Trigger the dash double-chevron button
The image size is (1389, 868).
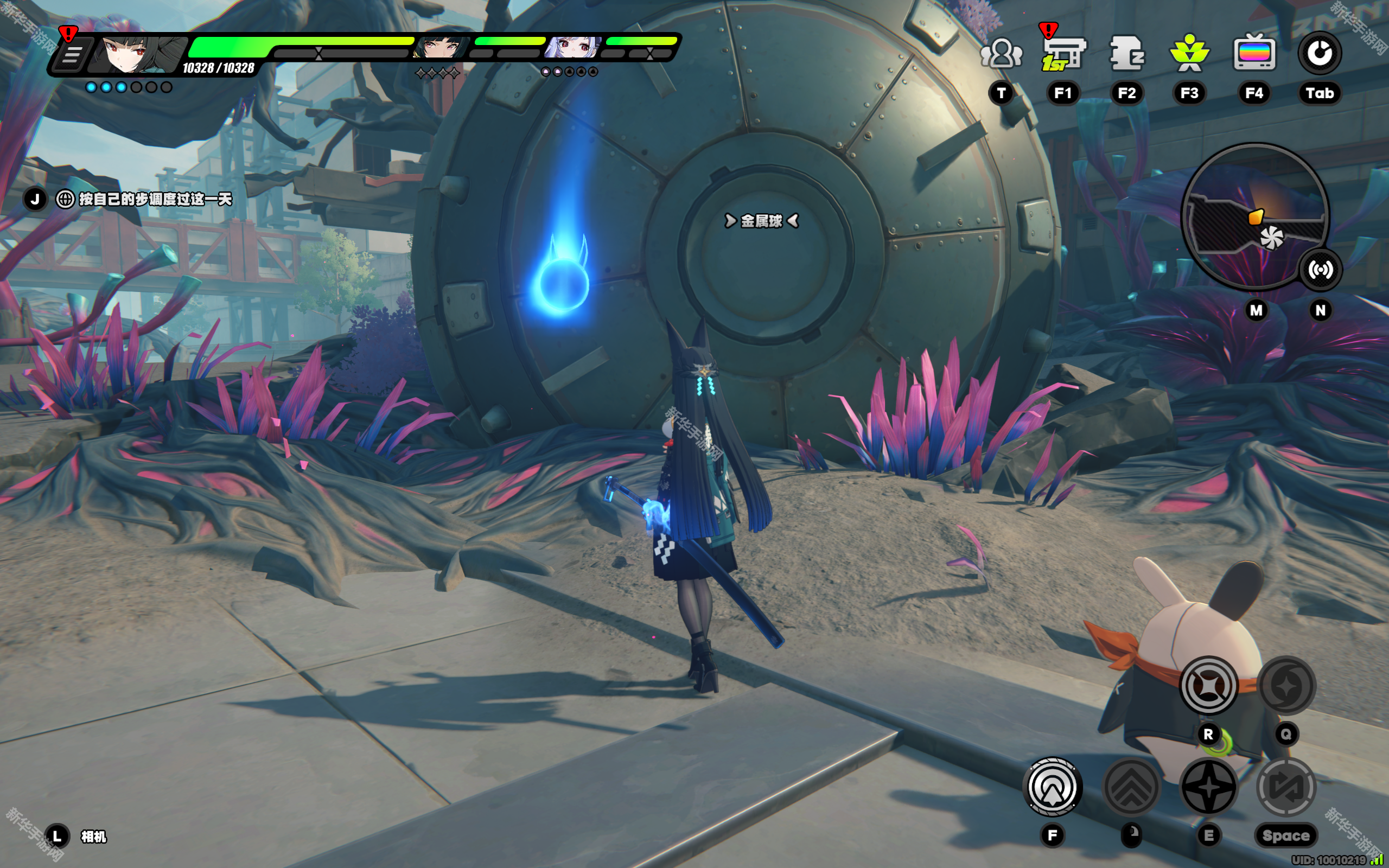(1131, 787)
